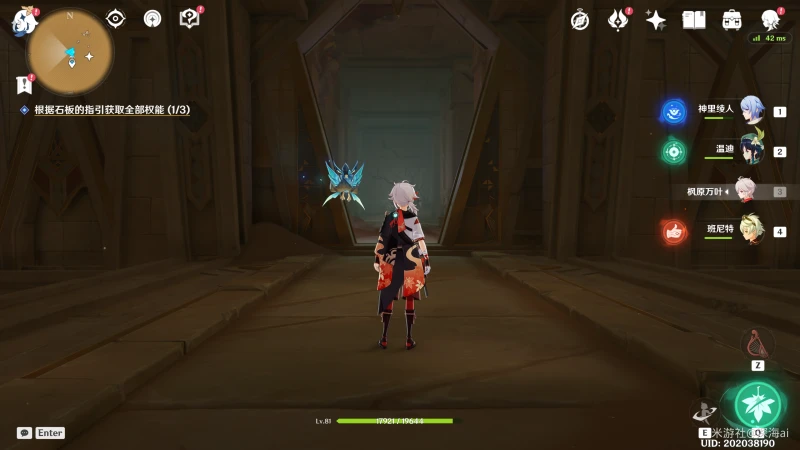Select the tracked quest objective text
800x450 pixels.
click(112, 110)
